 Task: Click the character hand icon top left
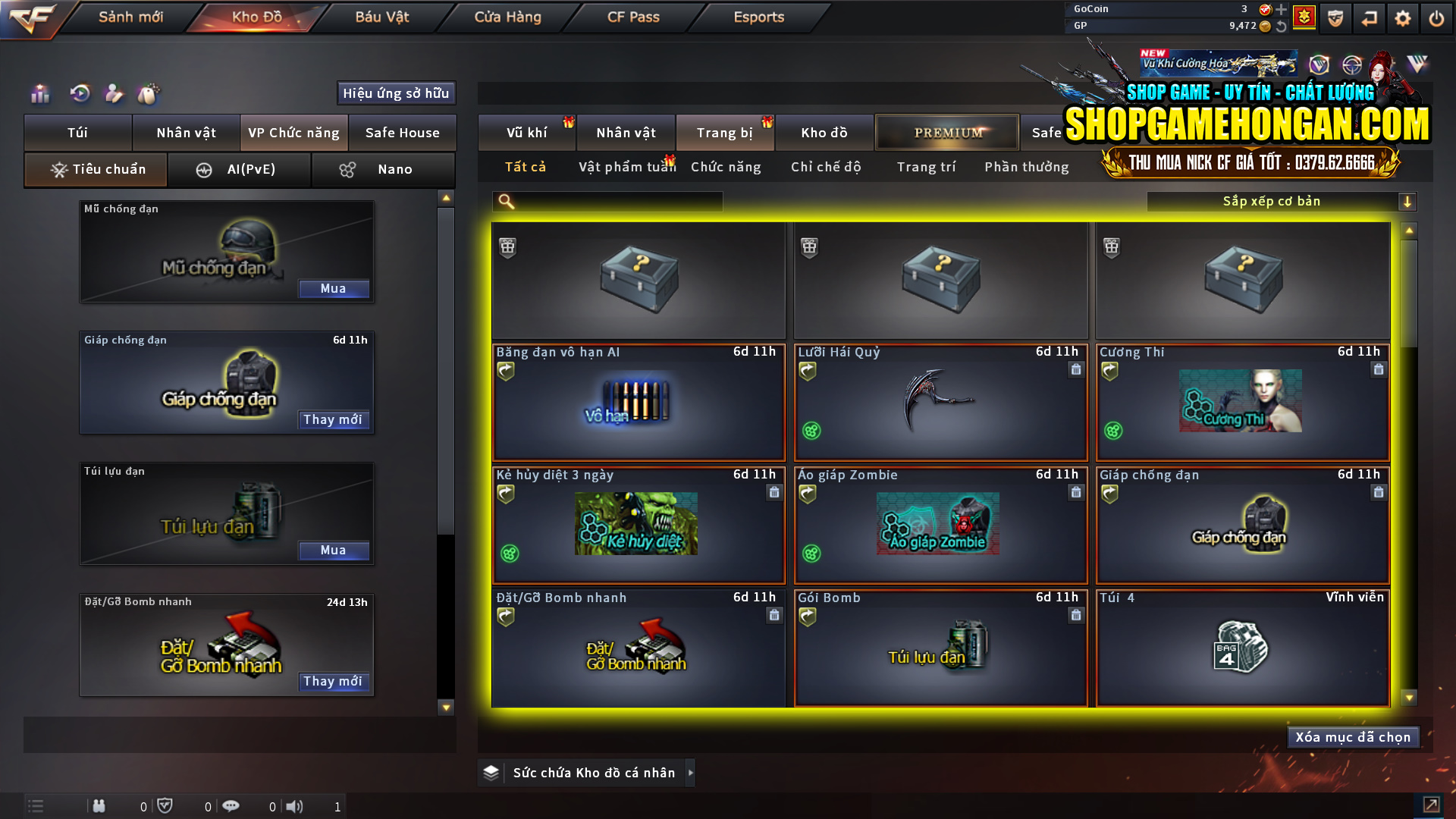(x=114, y=94)
